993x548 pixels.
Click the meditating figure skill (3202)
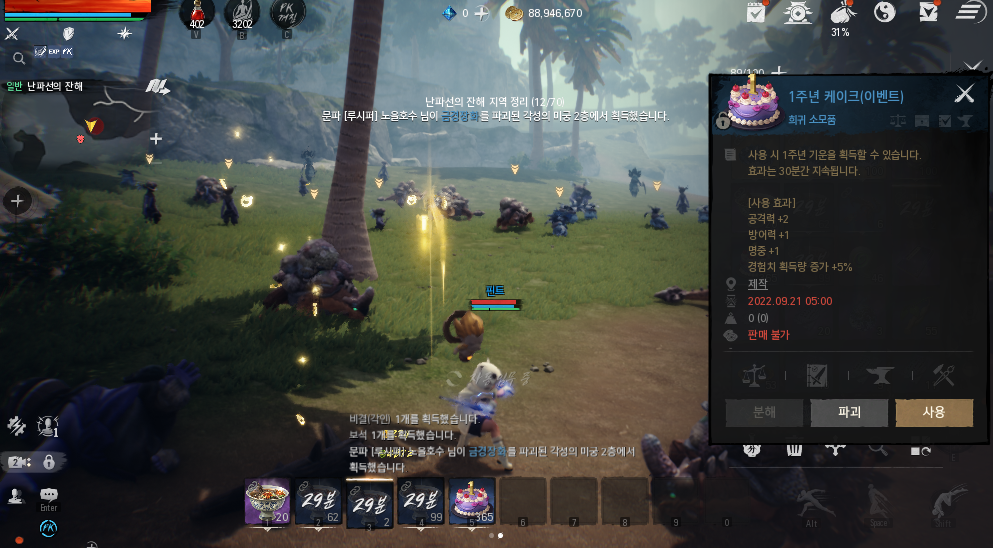coord(242,14)
